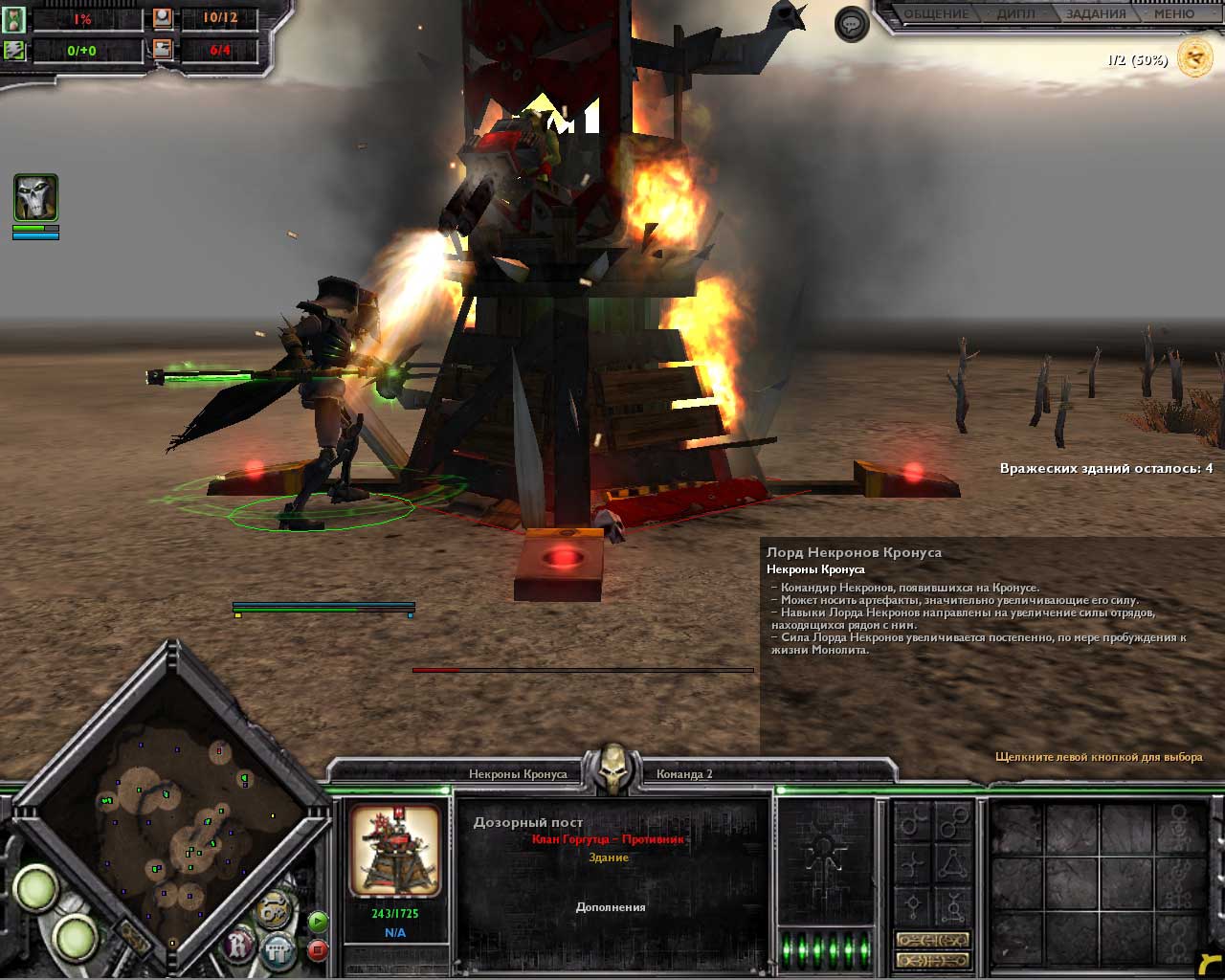Viewport: 1225px width, 980px height.
Task: Click the green play arrow button
Action: point(319,922)
